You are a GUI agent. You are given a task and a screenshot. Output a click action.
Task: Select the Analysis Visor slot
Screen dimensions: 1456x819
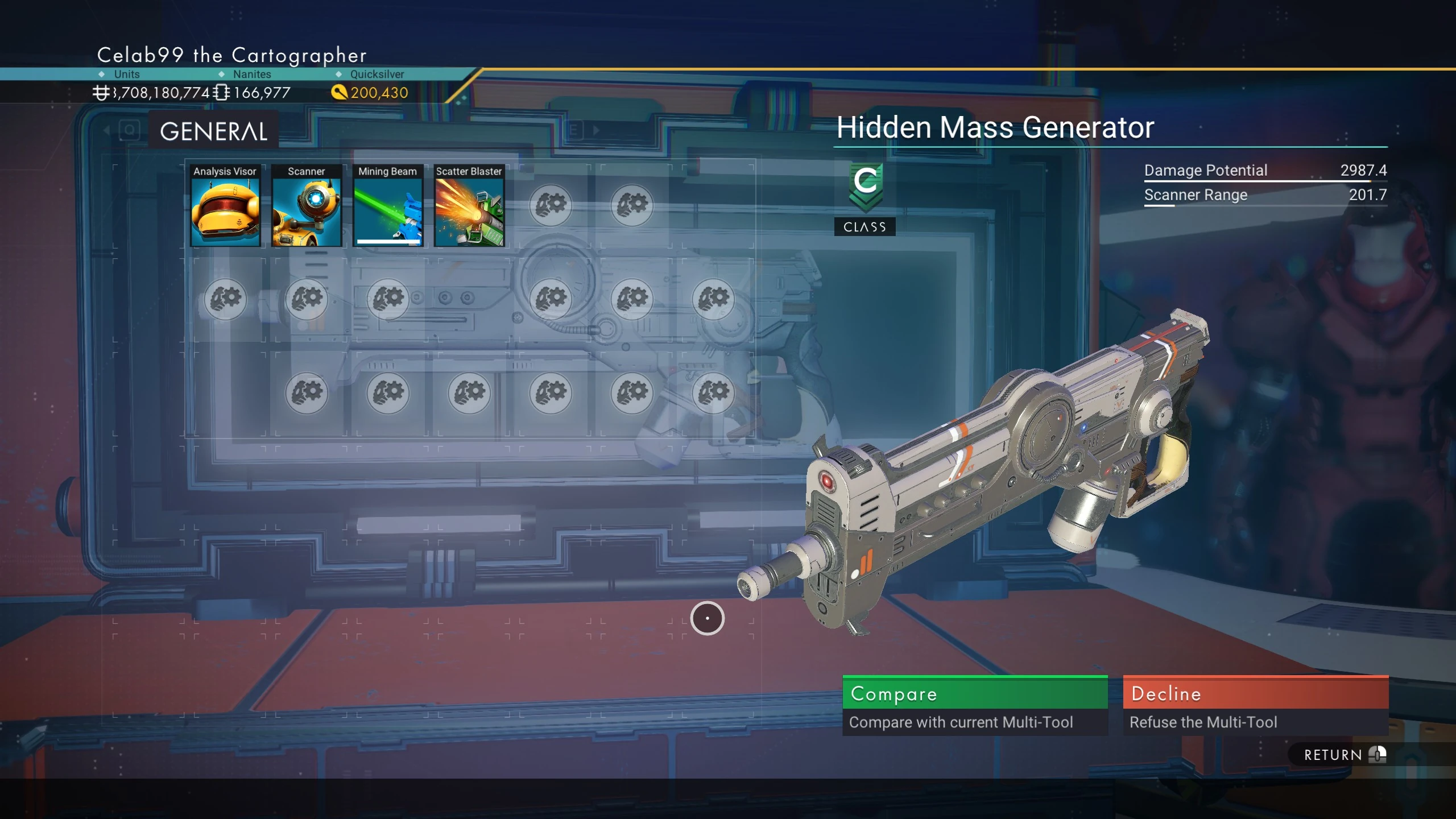[x=225, y=206]
